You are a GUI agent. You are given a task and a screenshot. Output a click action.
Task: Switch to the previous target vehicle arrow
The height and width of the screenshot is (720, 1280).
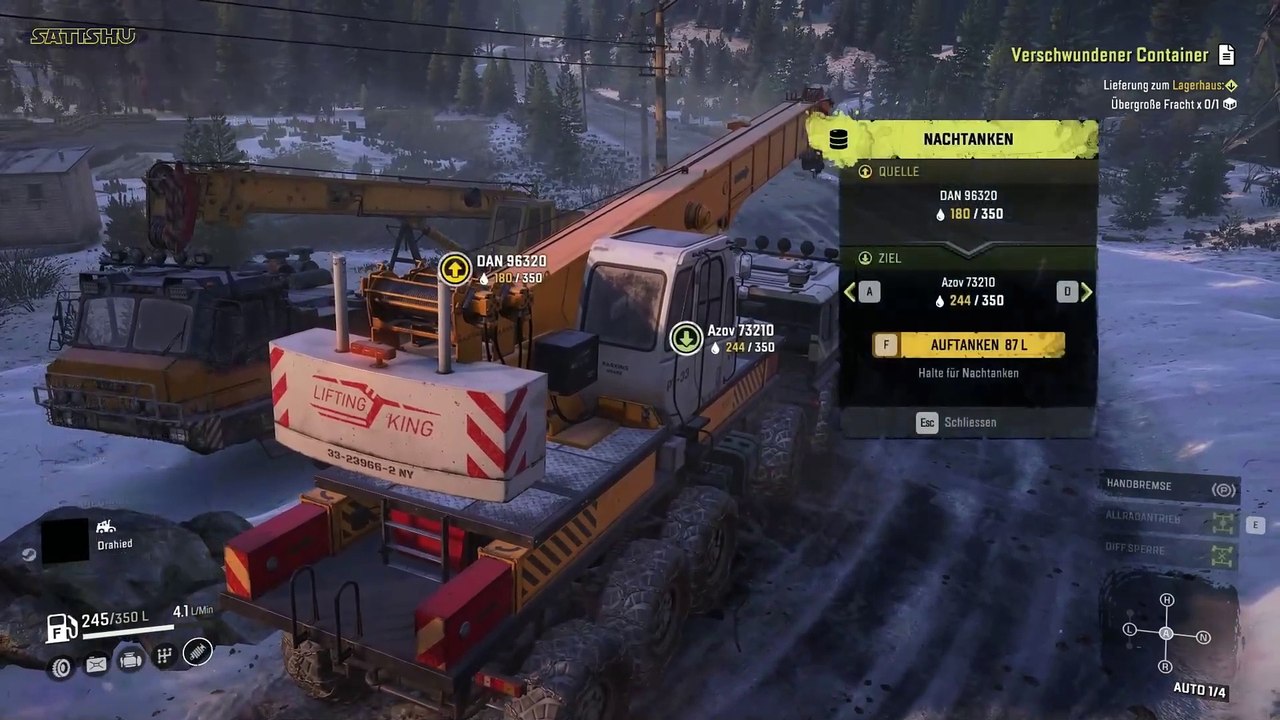851,292
